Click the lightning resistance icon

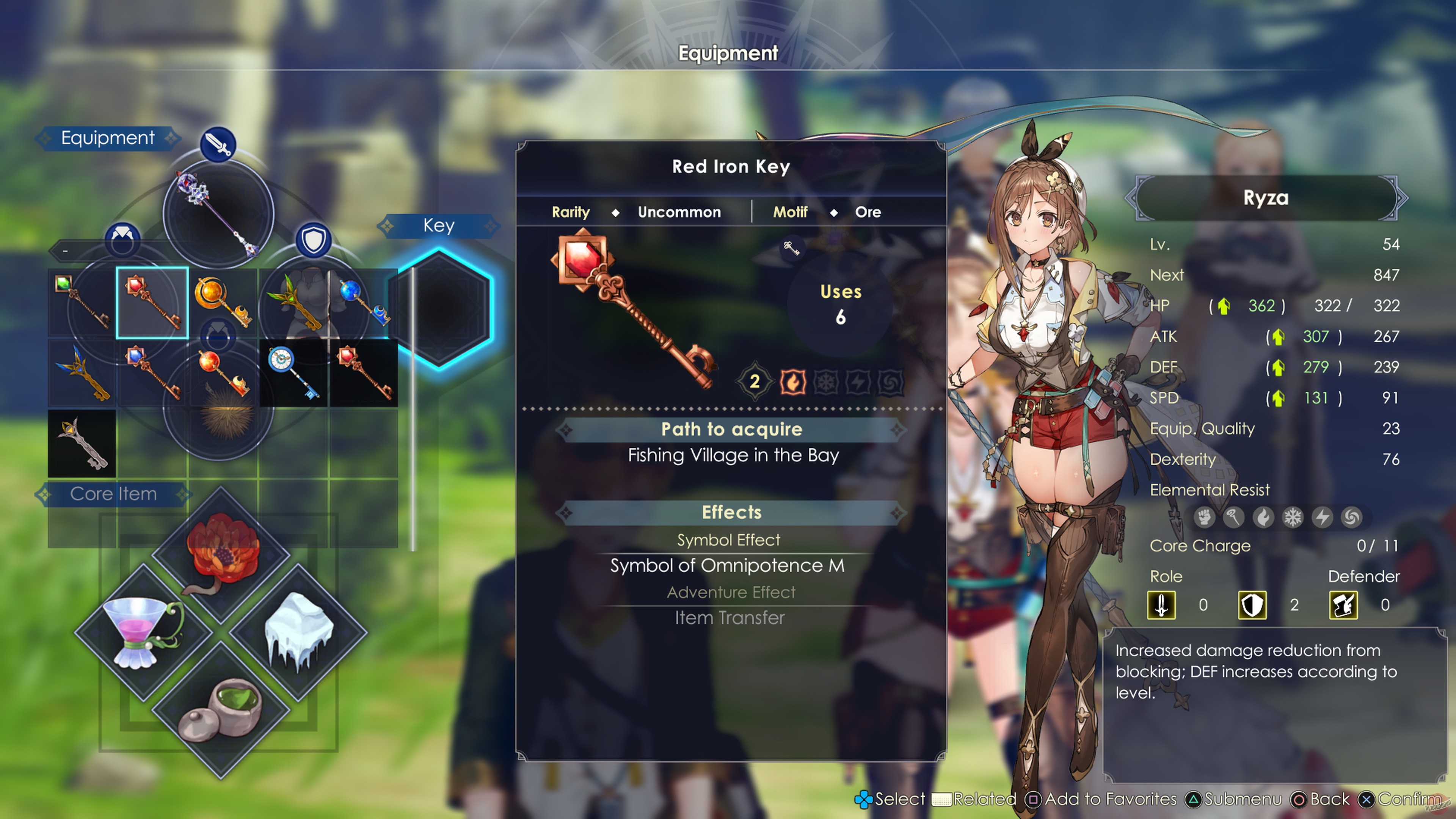(1323, 517)
